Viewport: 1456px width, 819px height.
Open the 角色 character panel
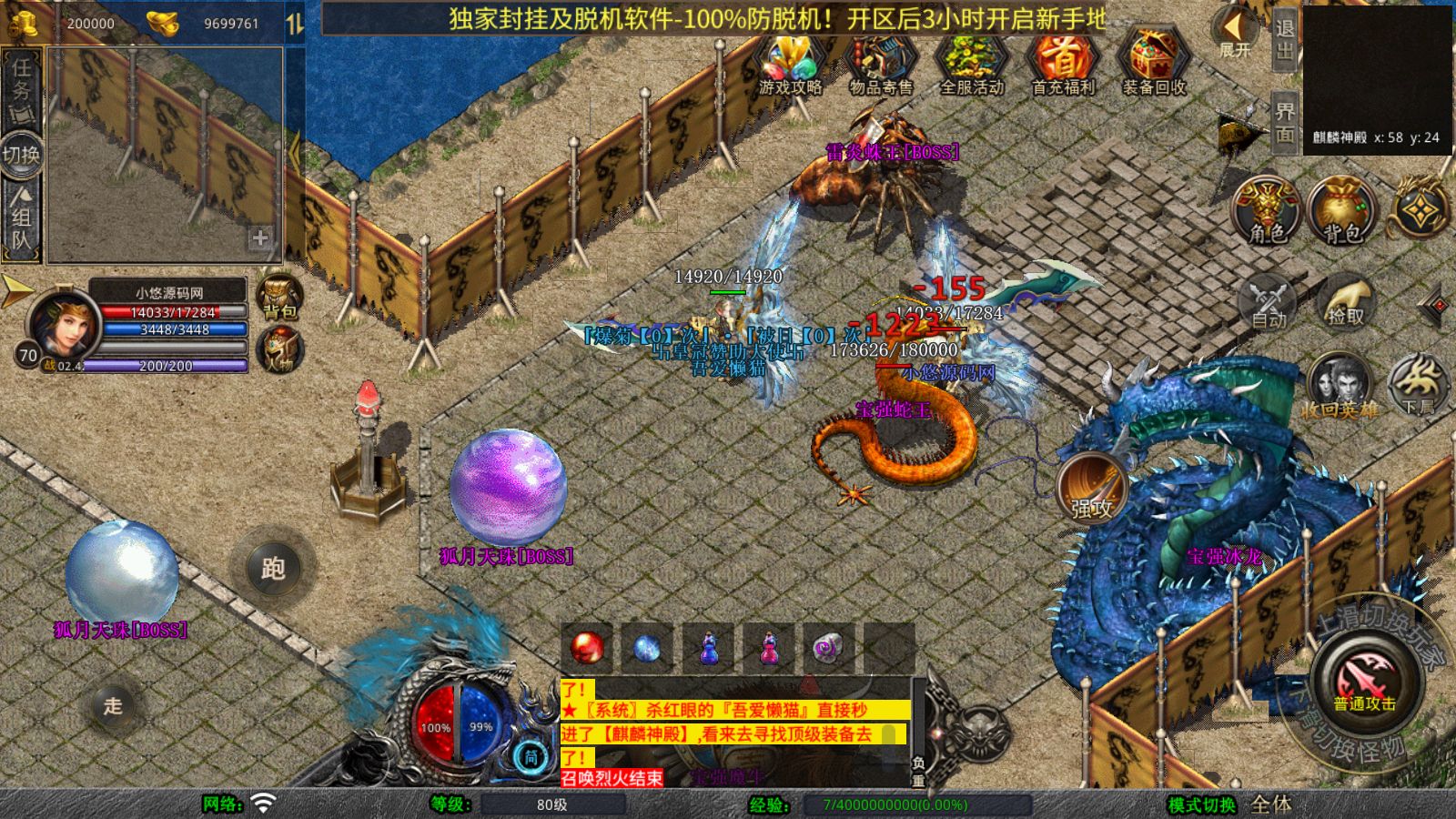pos(1267,211)
